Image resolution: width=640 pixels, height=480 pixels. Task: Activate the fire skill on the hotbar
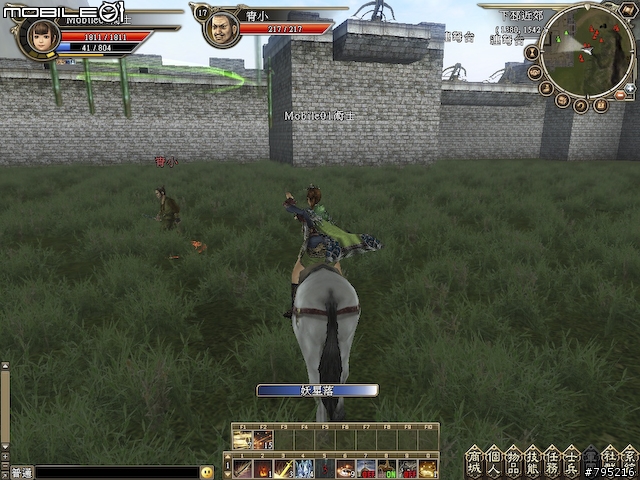[x=262, y=468]
